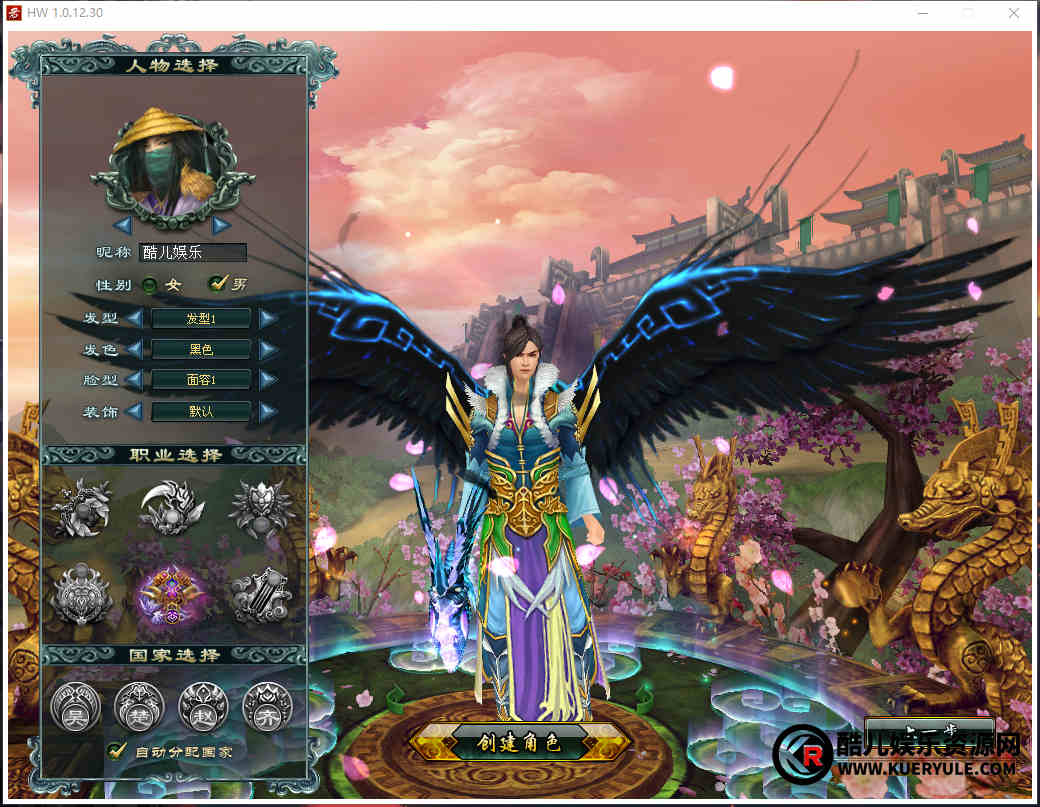The height and width of the screenshot is (807, 1040).
Task: Select the 吴 country emblem
Action: click(75, 705)
